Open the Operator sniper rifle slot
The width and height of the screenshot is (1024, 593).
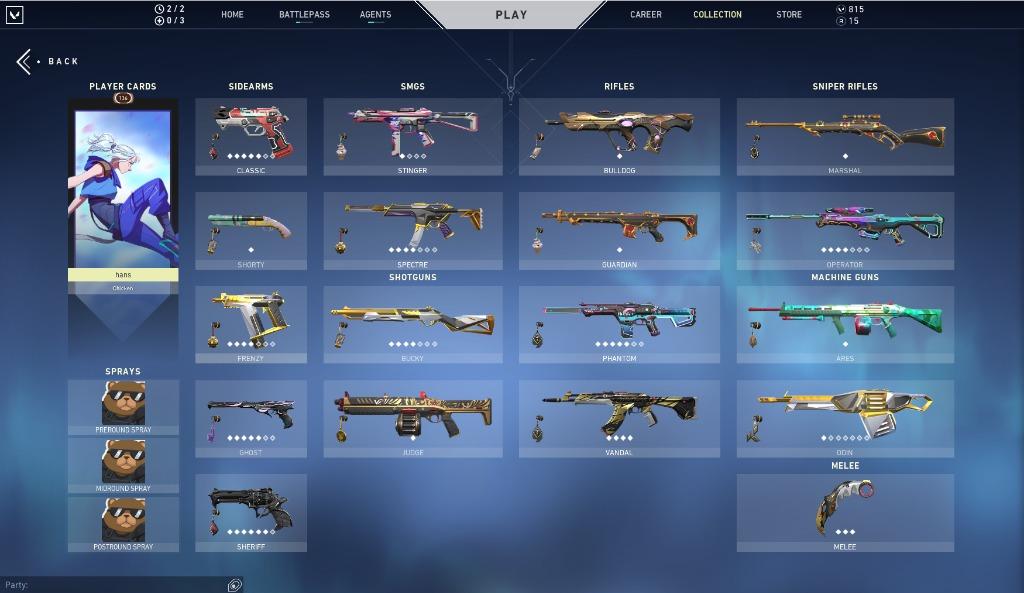(x=845, y=230)
